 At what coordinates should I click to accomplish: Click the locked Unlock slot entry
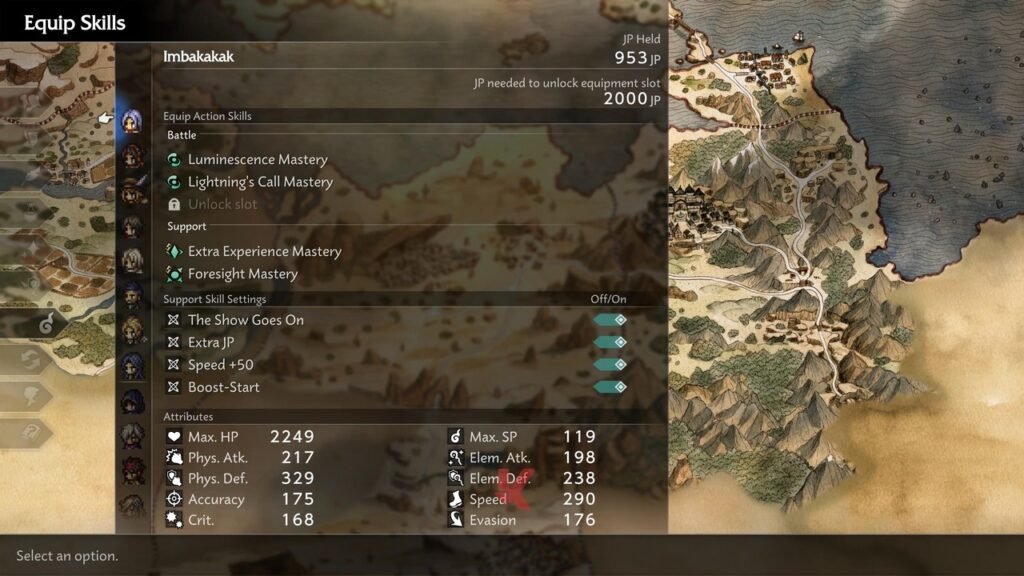(x=222, y=204)
